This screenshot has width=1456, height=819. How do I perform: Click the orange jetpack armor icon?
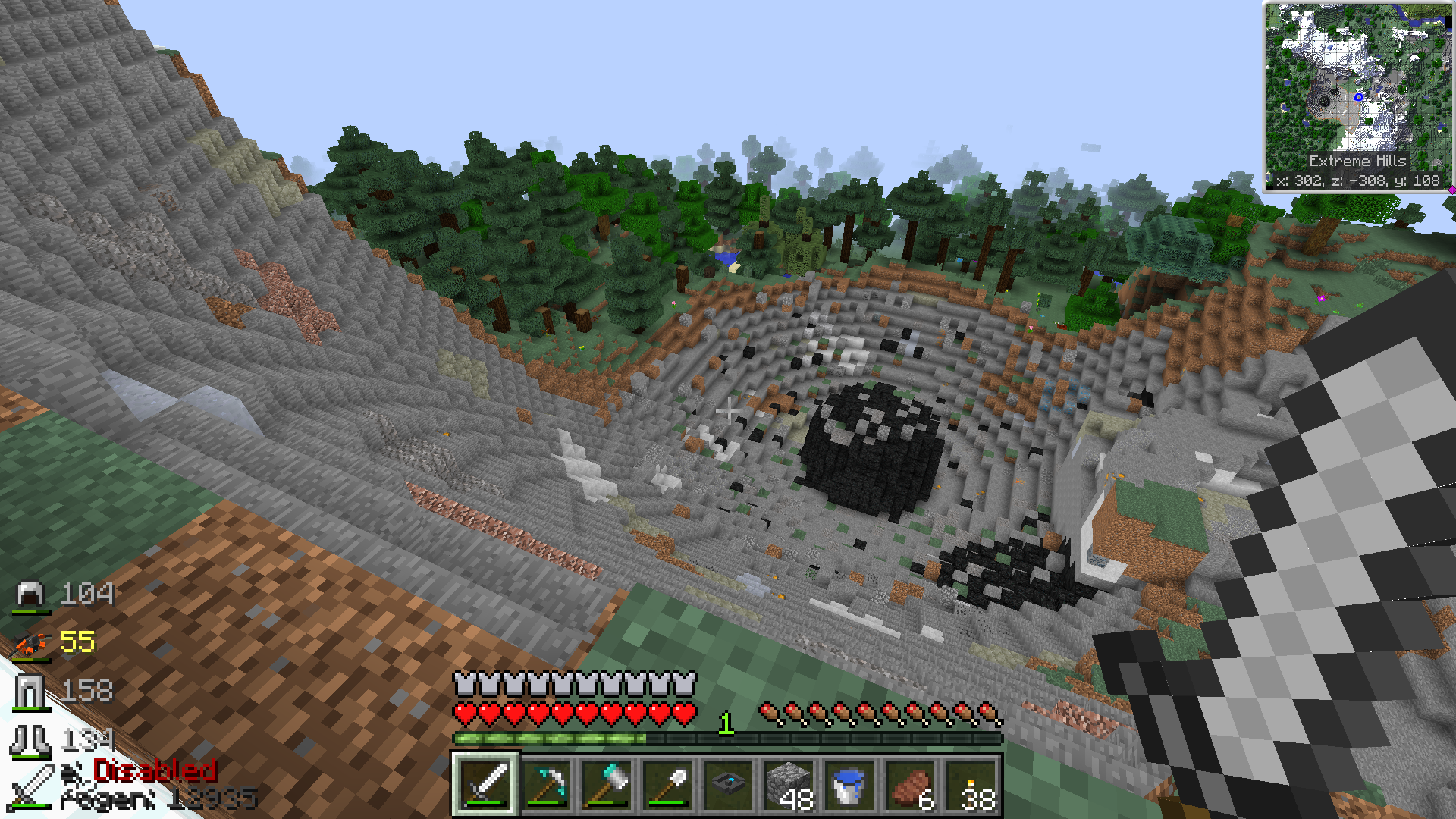[x=32, y=643]
